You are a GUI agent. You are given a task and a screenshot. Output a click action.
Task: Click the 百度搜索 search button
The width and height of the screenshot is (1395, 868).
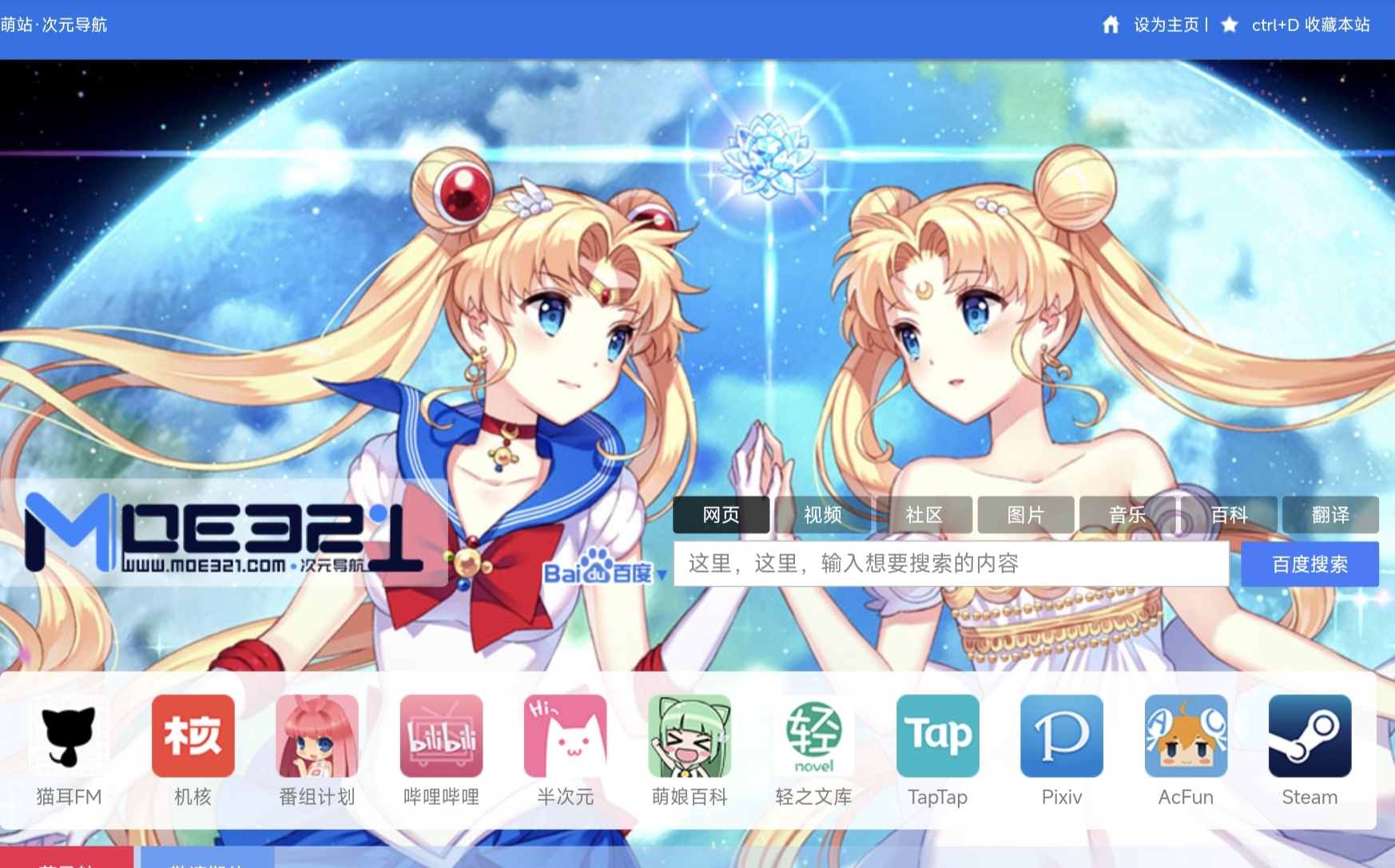tap(1310, 565)
